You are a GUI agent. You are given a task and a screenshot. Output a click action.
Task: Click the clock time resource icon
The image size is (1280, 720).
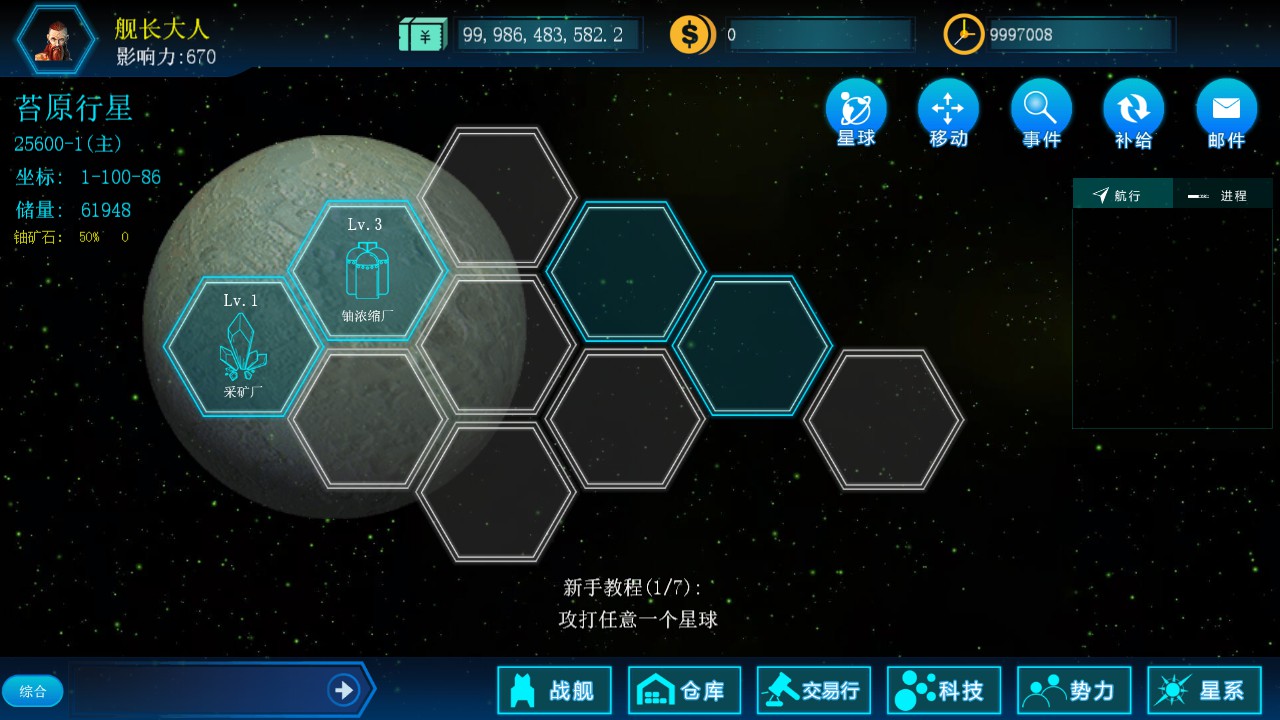[962, 33]
